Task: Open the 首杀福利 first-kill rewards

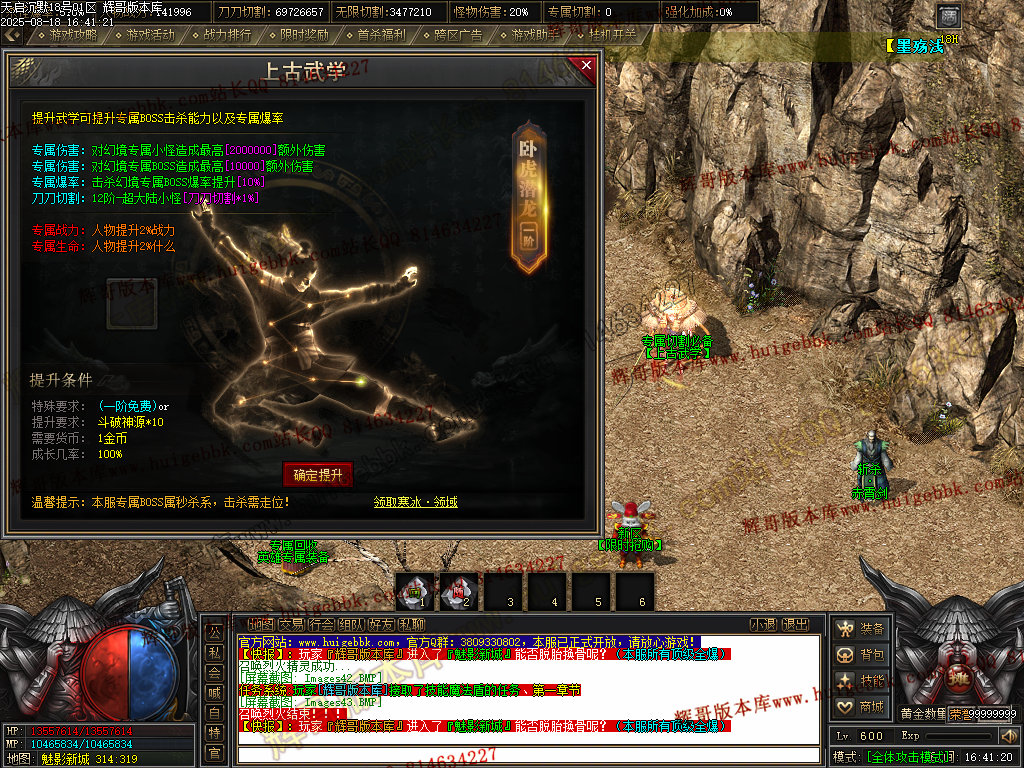Action: pos(381,35)
